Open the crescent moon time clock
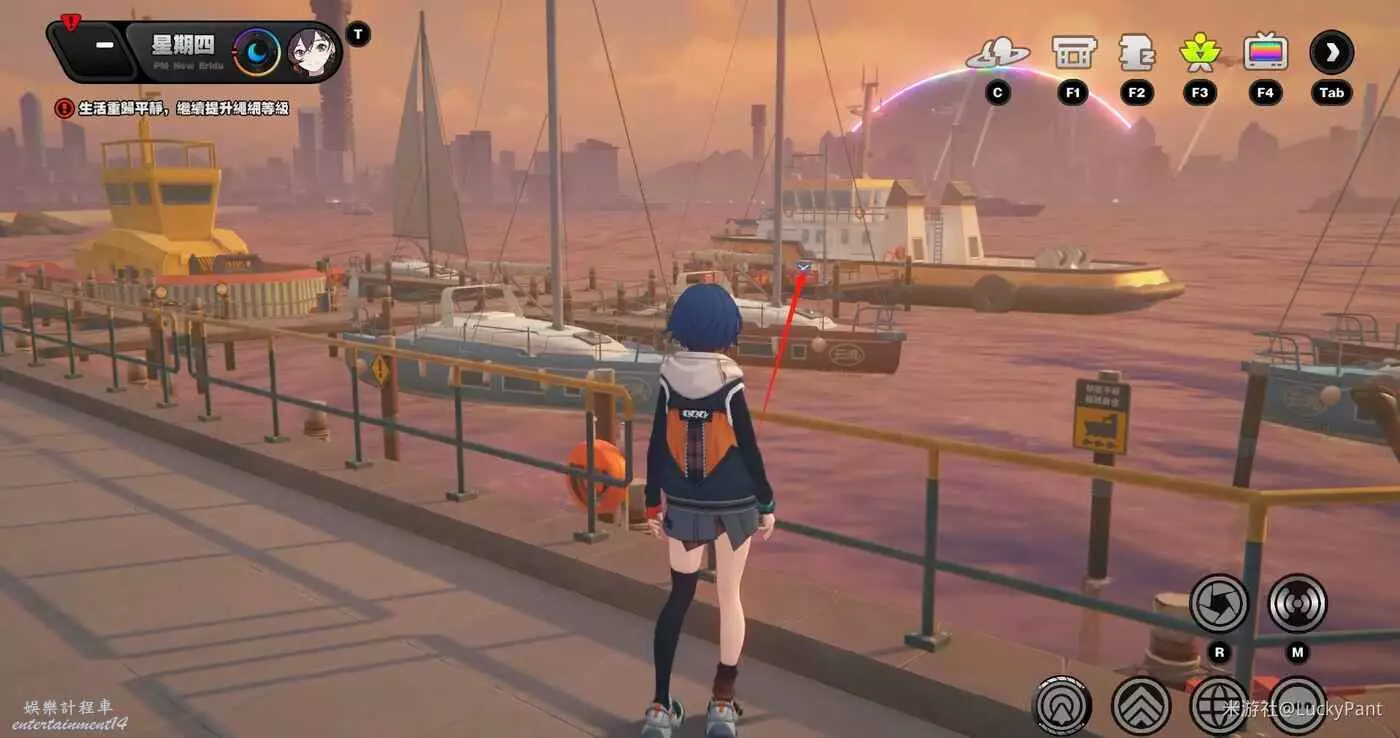The height and width of the screenshot is (738, 1400). click(257, 52)
